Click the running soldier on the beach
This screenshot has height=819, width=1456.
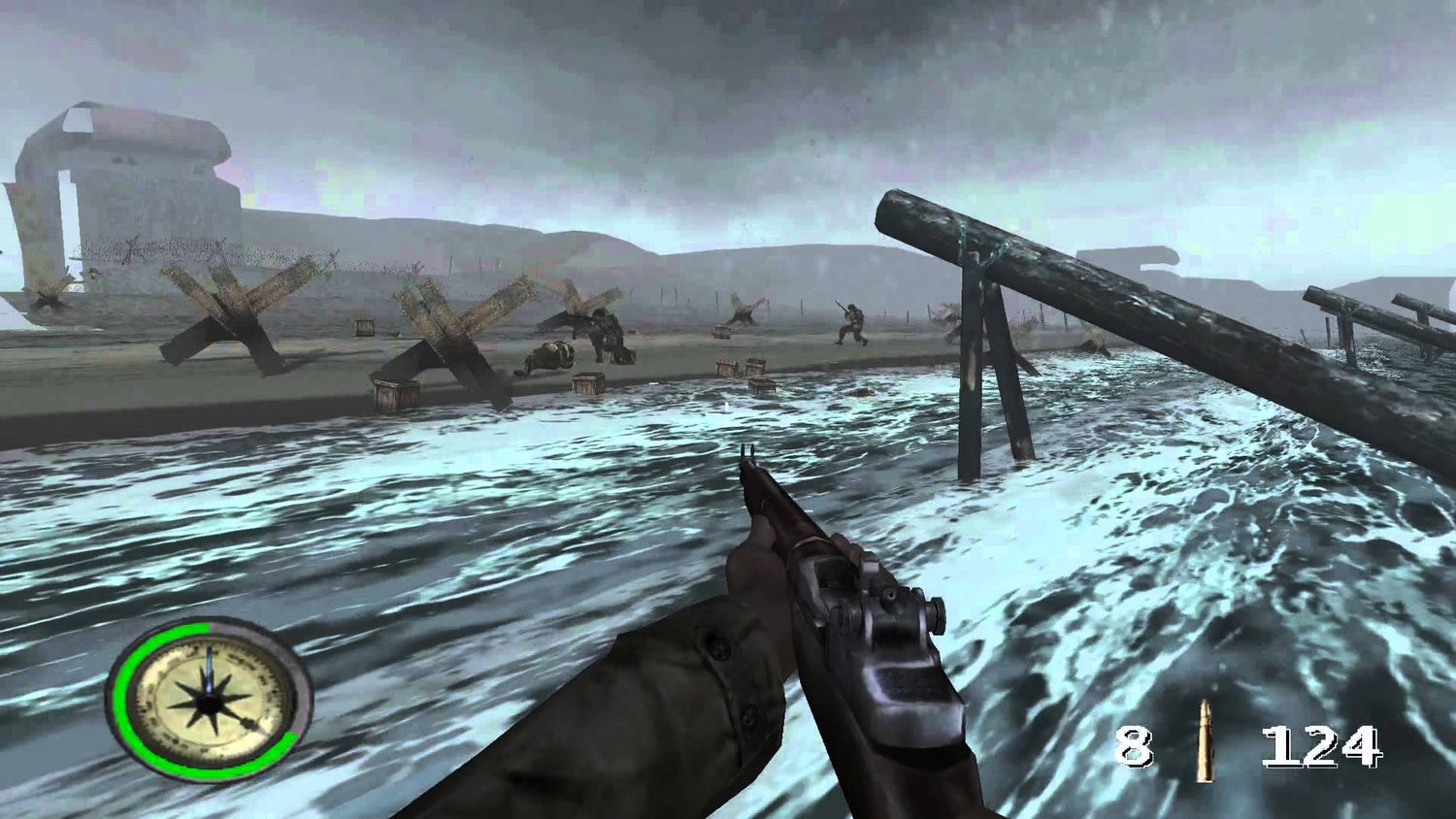(851, 322)
